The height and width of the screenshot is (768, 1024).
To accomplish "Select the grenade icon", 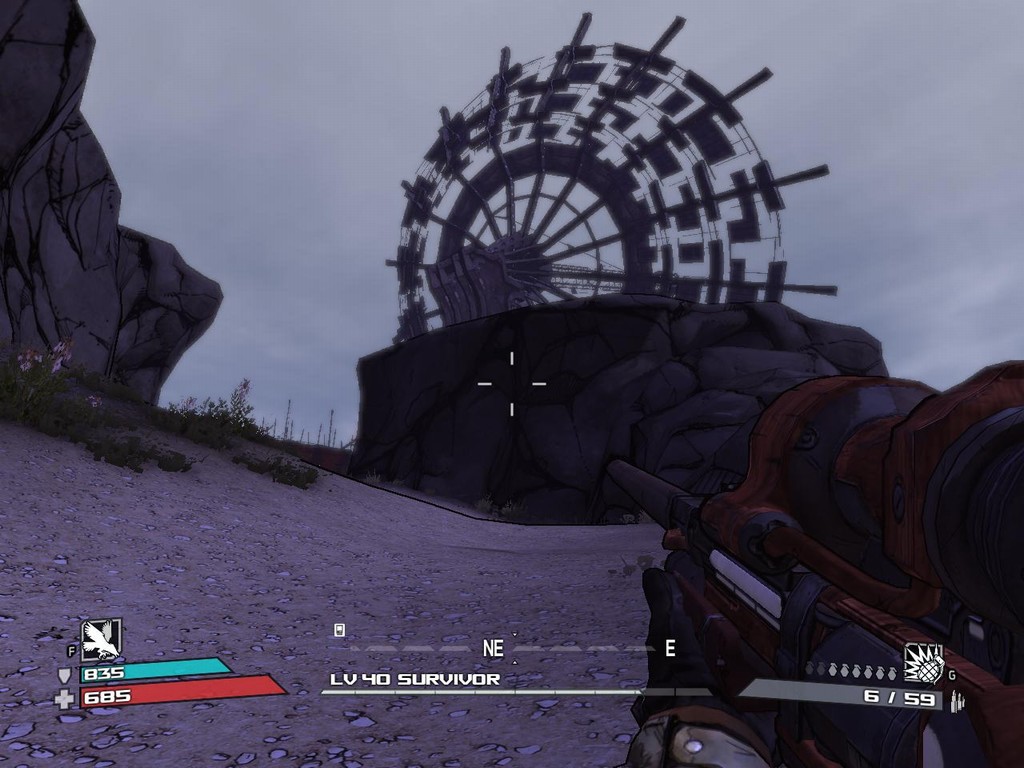I will pyautogui.click(x=923, y=662).
